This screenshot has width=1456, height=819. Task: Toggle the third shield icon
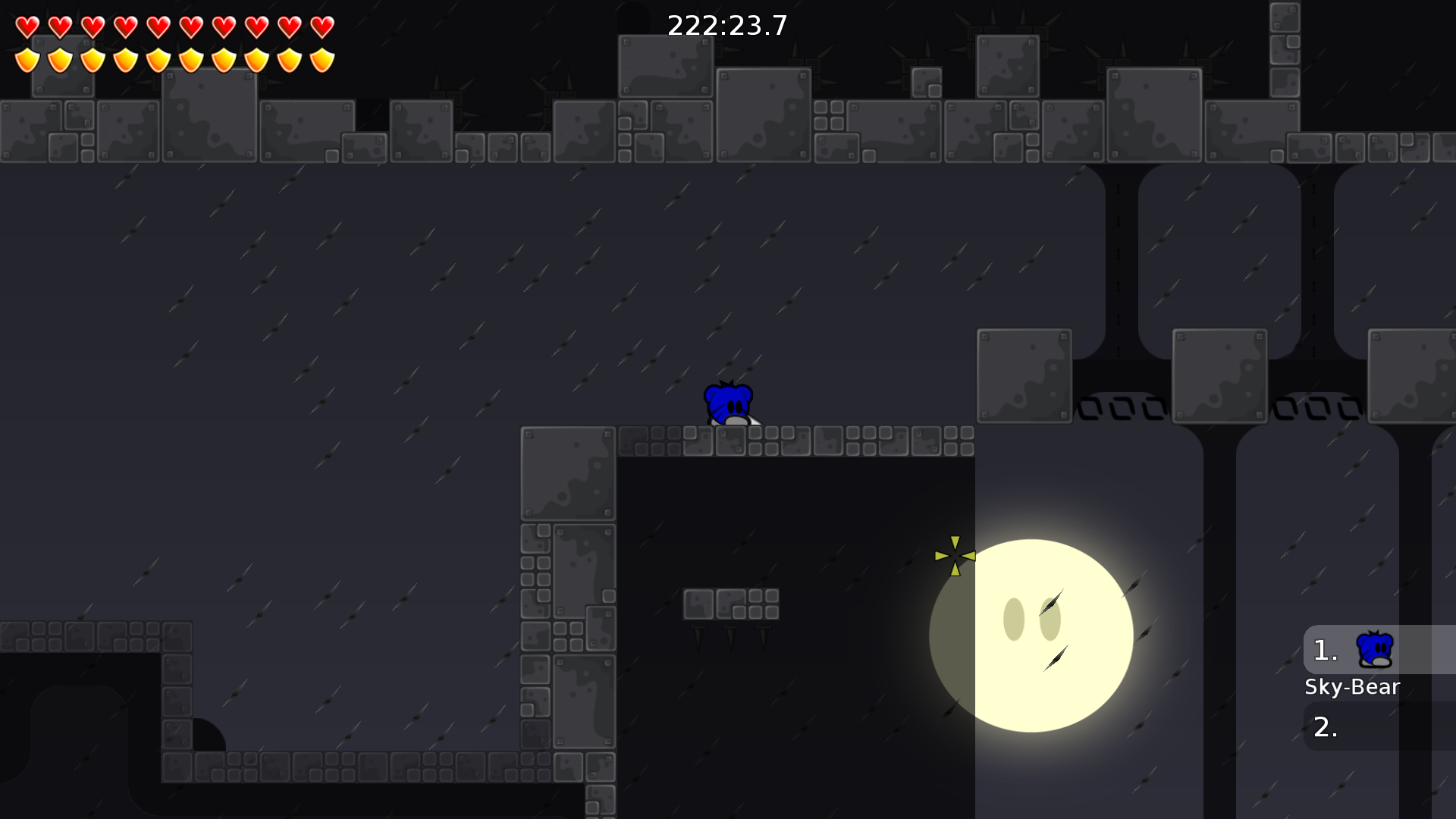(x=93, y=58)
